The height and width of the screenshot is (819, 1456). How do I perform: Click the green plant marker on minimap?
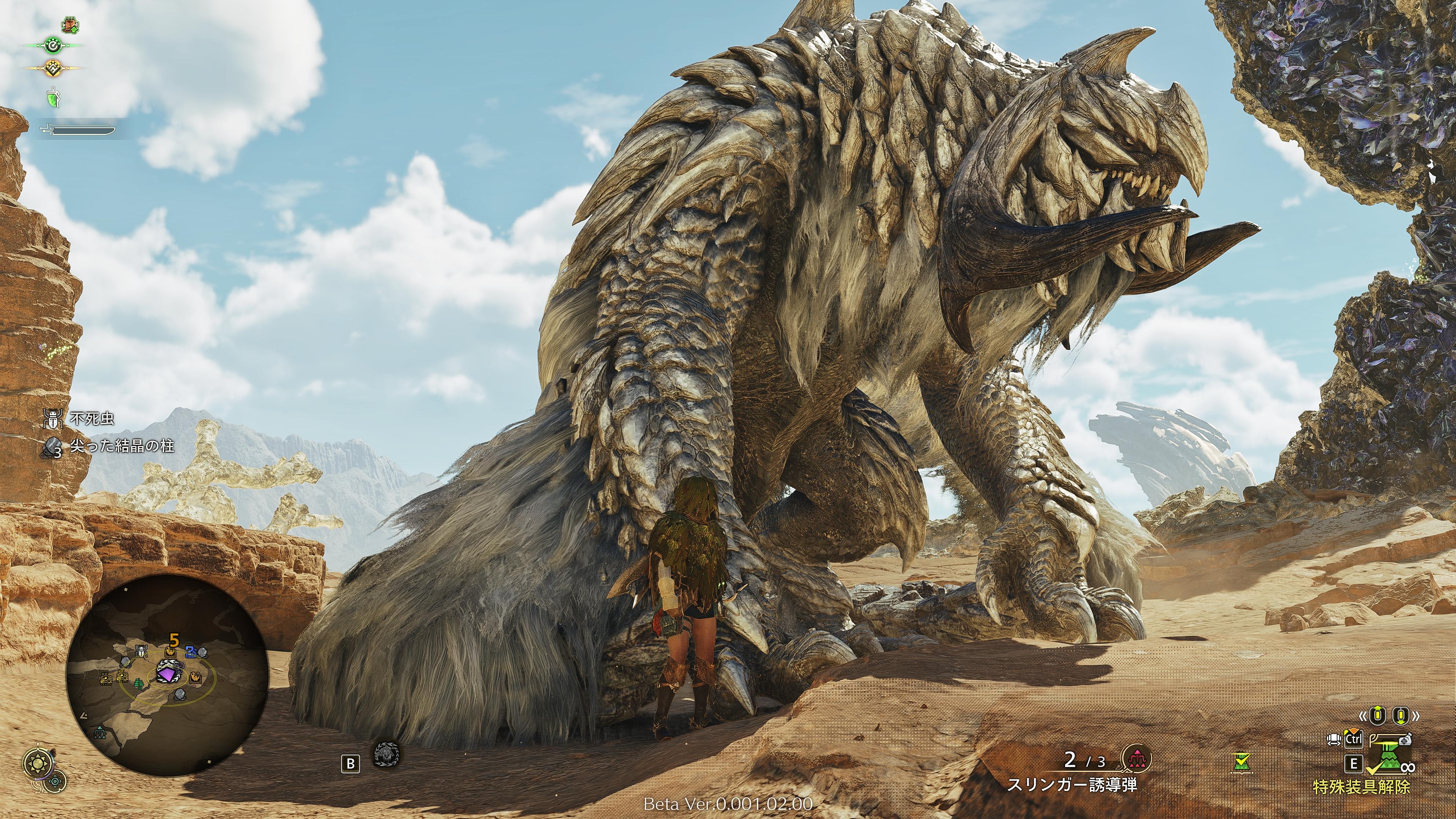click(x=138, y=683)
